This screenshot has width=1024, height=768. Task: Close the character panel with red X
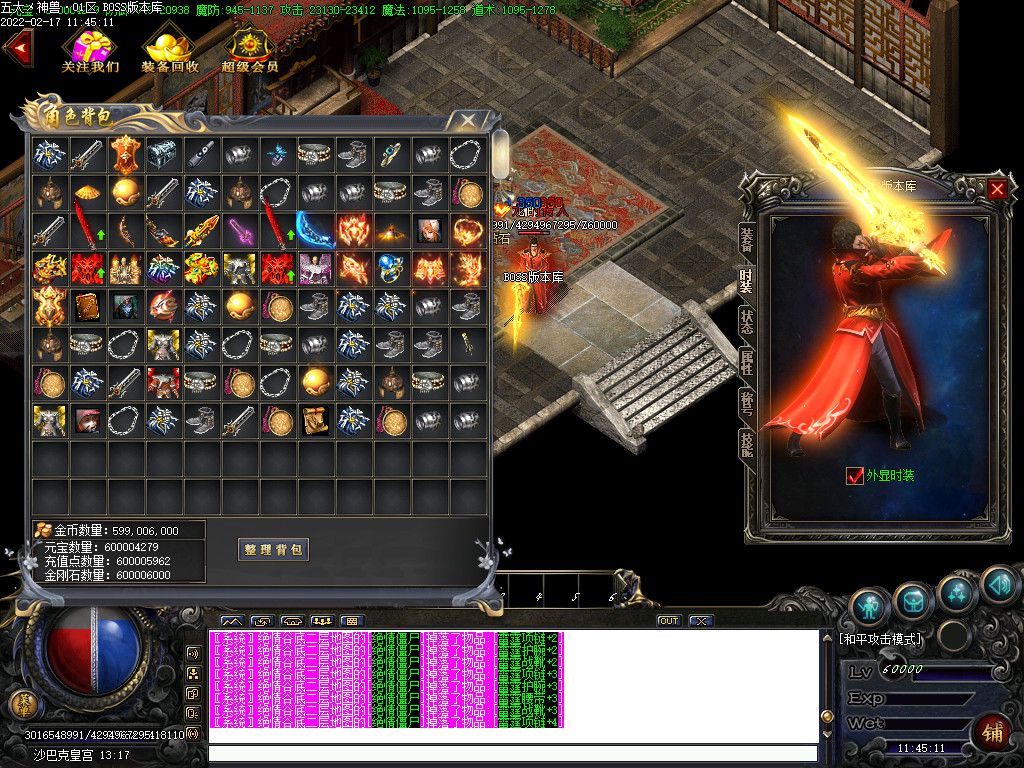pyautogui.click(x=997, y=188)
